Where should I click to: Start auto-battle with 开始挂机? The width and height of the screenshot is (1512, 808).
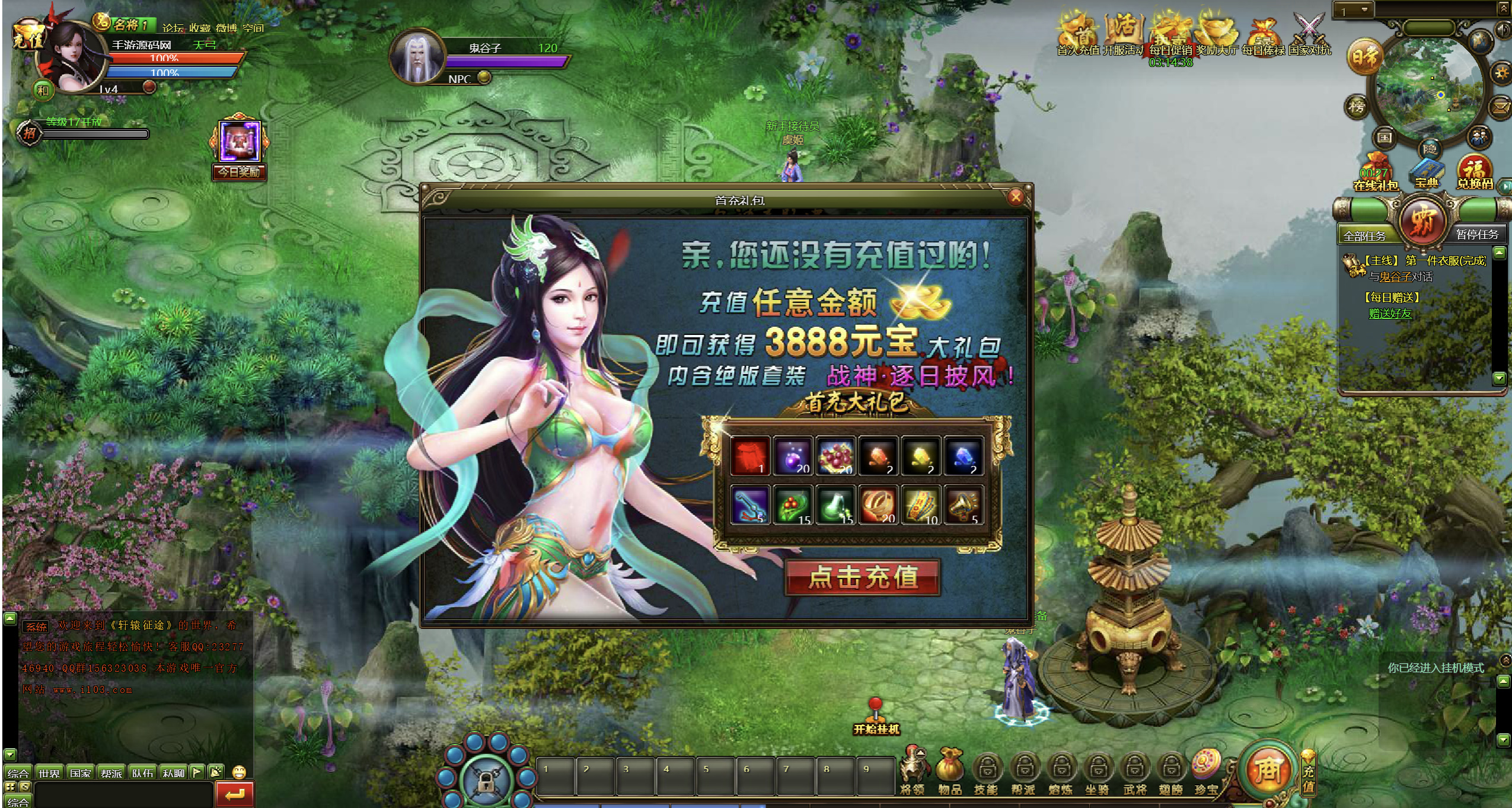coord(876,717)
